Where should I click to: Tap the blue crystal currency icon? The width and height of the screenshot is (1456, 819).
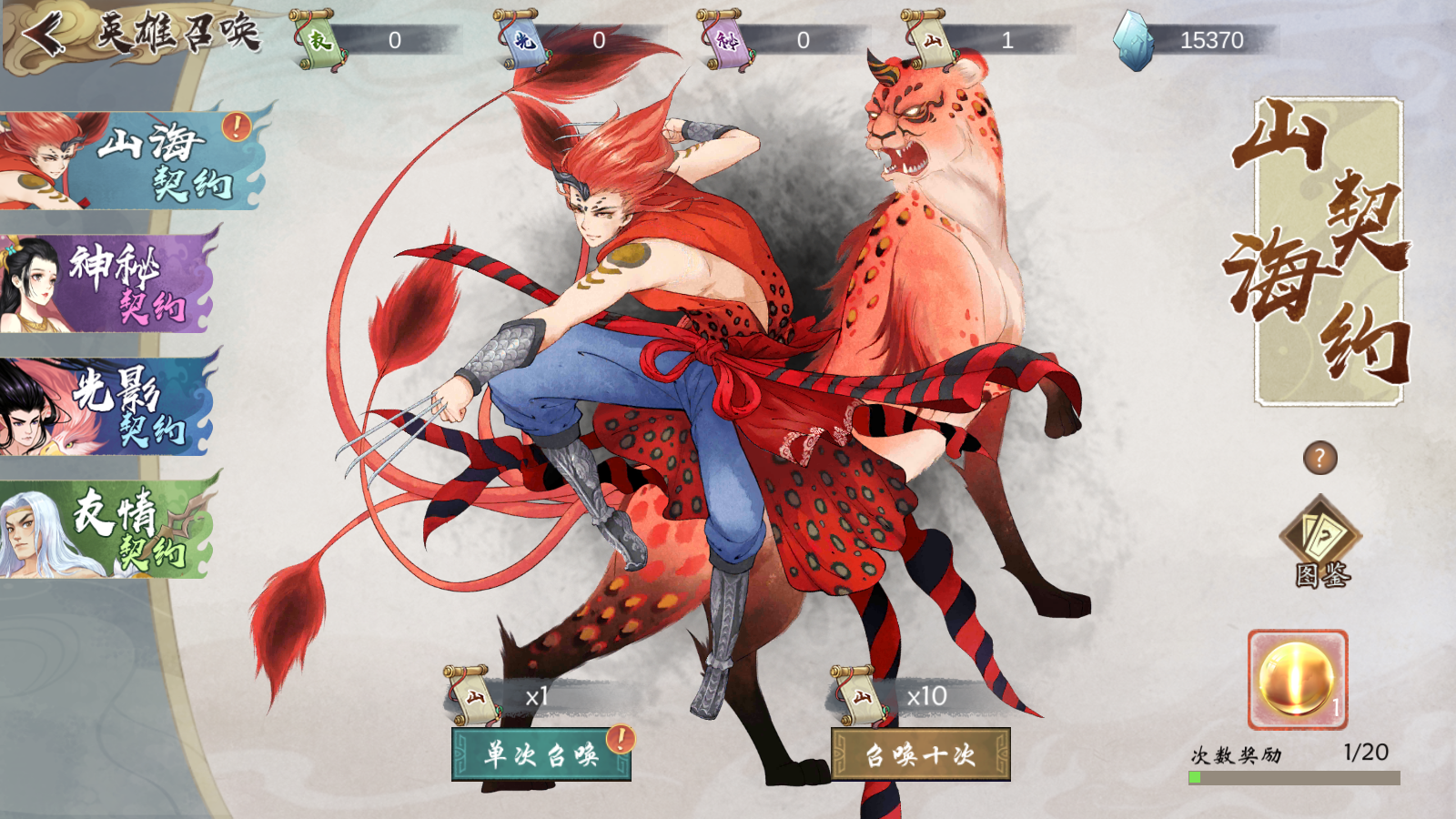coord(1134,40)
